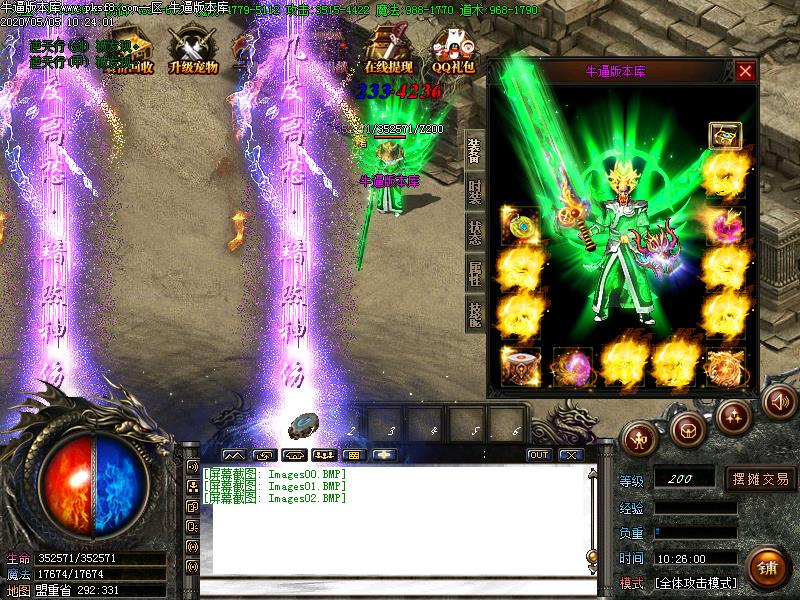Viewport: 800px width, 600px height.
Task: Open the 技能 skills tab
Action: (x=475, y=313)
